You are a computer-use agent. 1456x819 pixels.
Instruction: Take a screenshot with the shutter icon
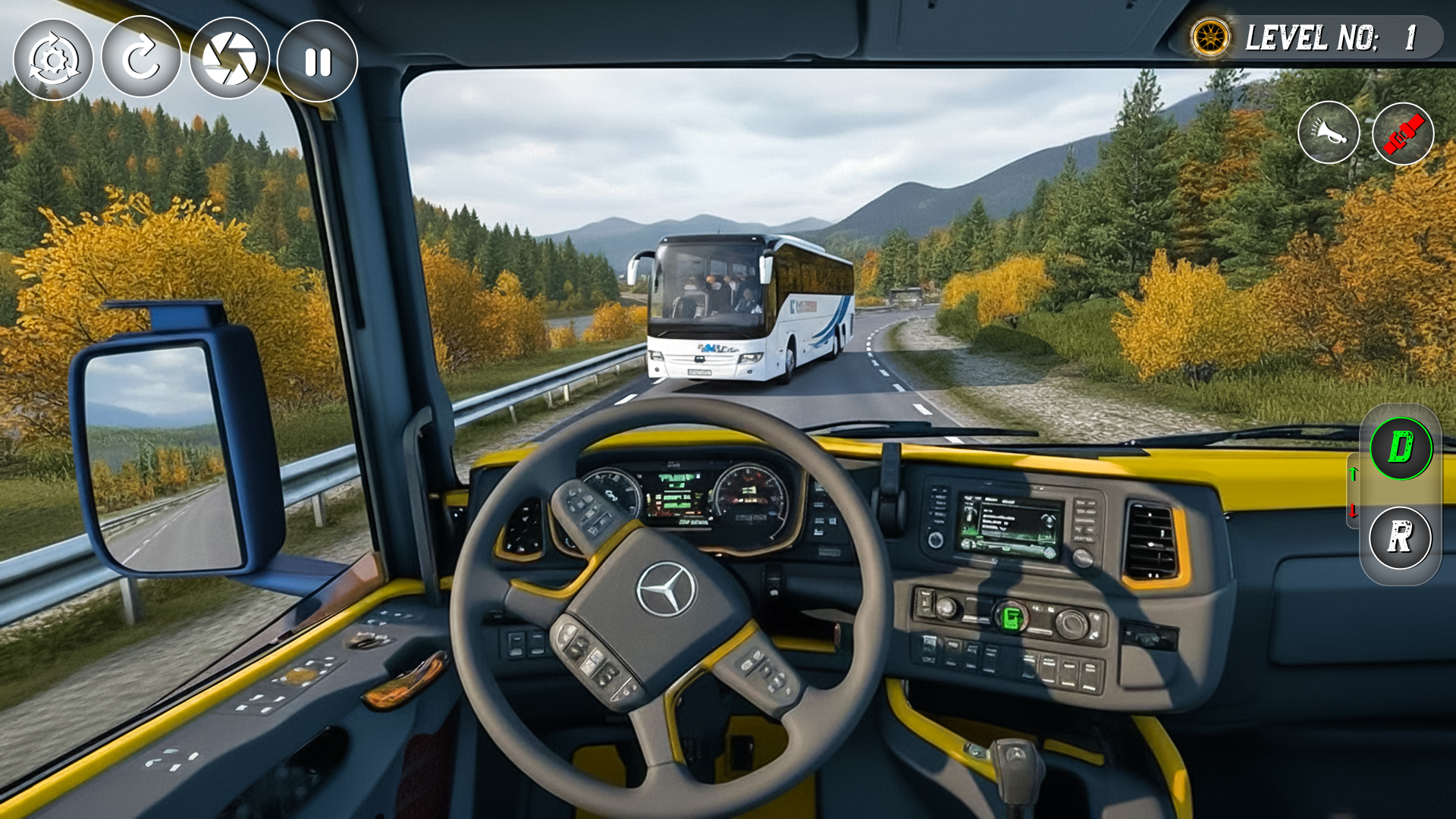(230, 57)
